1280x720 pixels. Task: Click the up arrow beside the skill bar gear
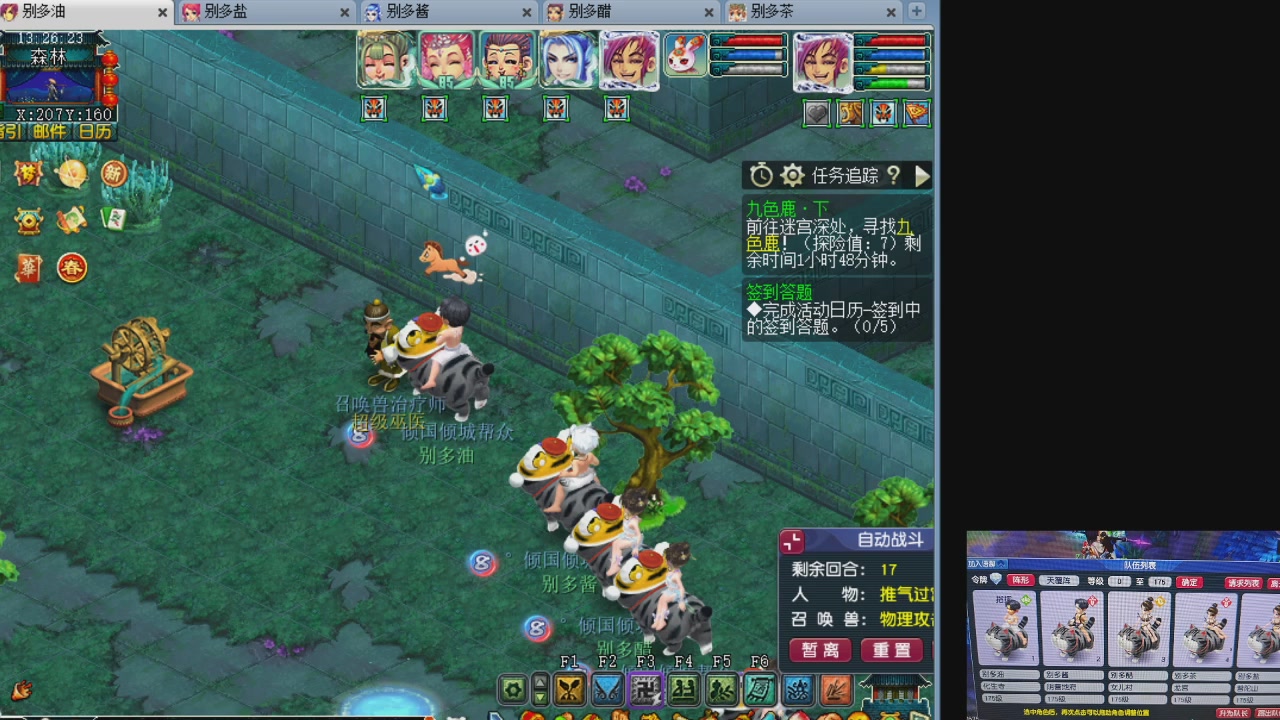pos(540,680)
